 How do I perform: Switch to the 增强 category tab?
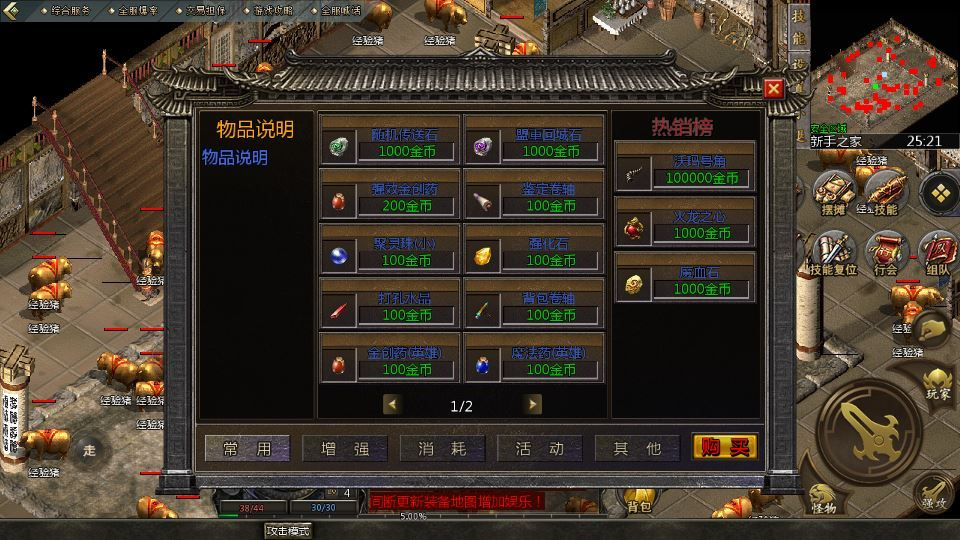click(346, 449)
